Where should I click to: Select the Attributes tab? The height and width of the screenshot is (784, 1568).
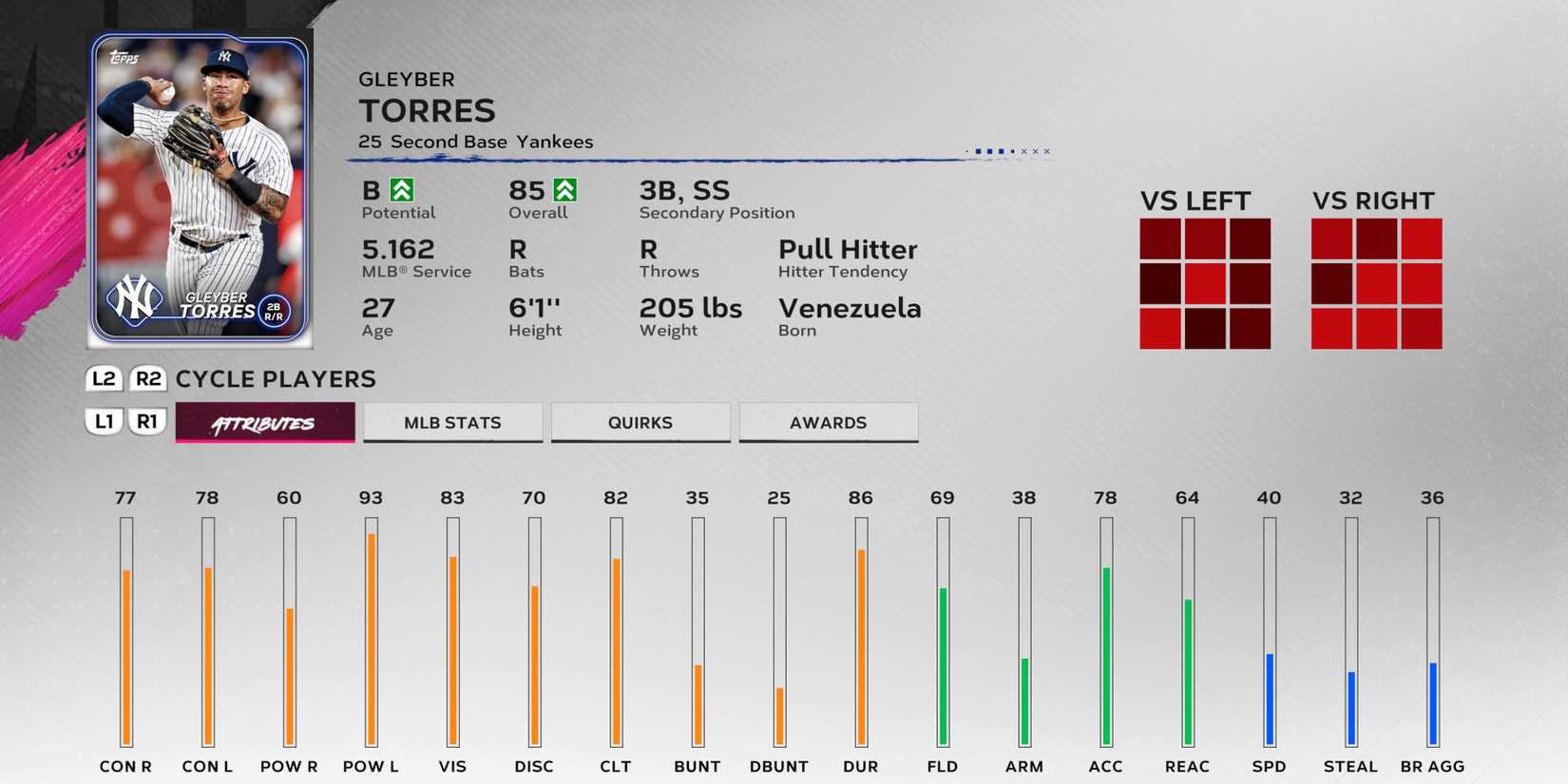264,422
